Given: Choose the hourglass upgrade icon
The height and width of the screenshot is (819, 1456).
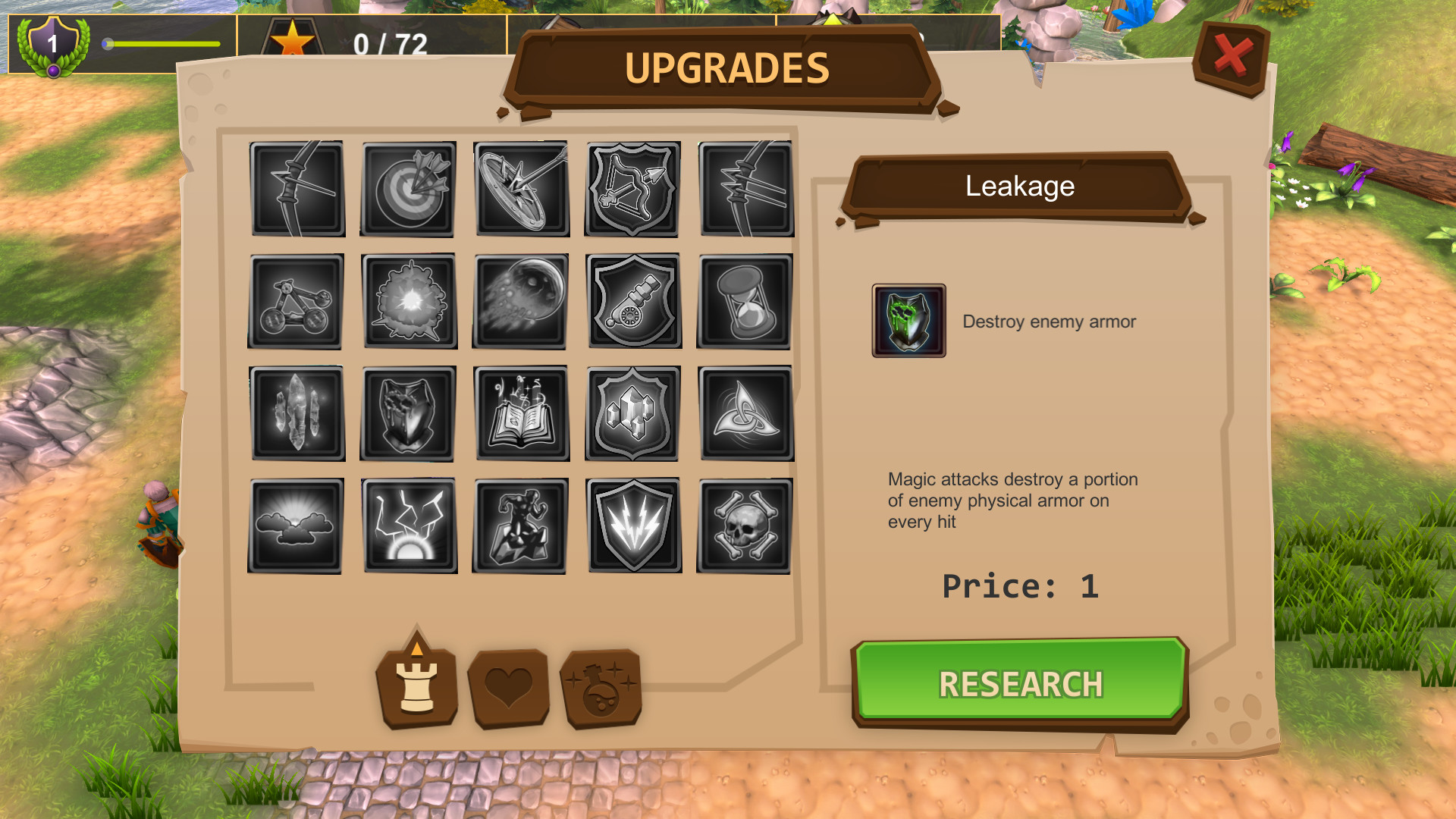Looking at the screenshot, I should pos(745,301).
